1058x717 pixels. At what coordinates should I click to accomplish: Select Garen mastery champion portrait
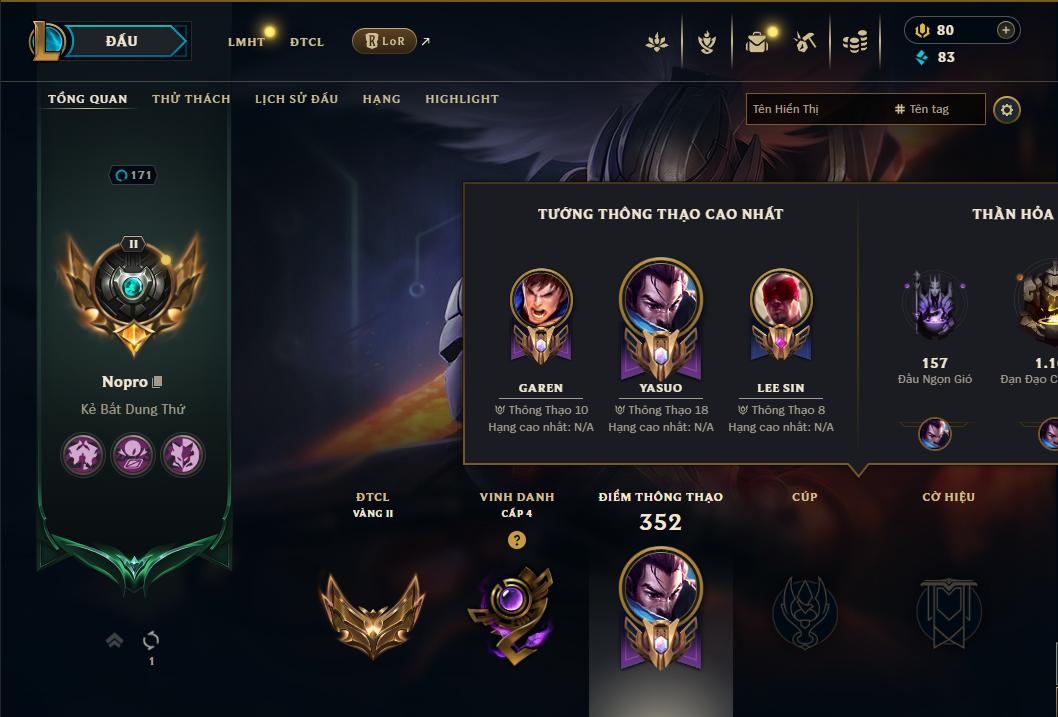(541, 300)
